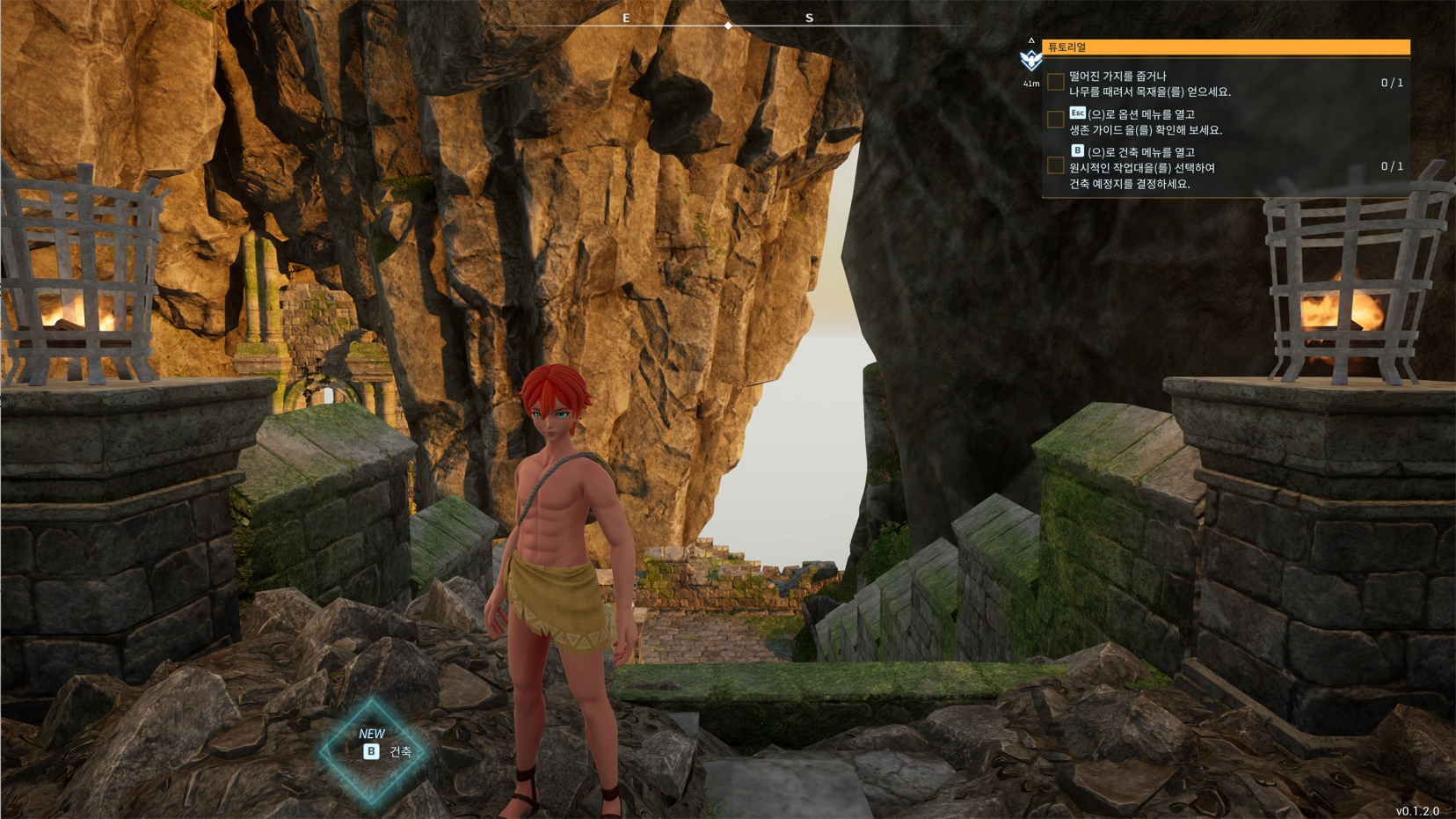Image resolution: width=1456 pixels, height=819 pixels.
Task: Click the compass bar's diamond heading marker
Action: click(728, 26)
